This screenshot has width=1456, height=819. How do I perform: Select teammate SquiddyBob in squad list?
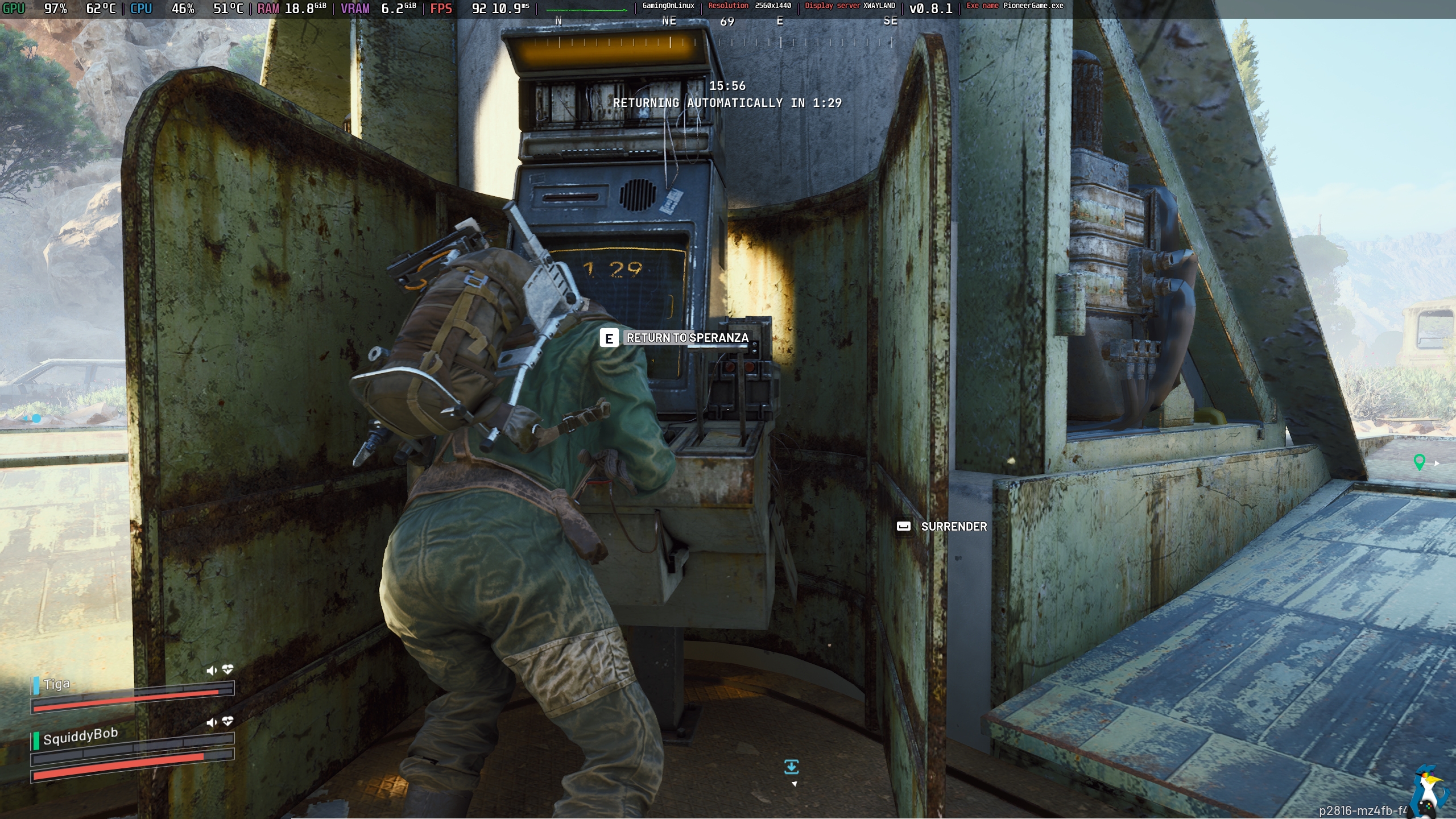pyautogui.click(x=80, y=737)
